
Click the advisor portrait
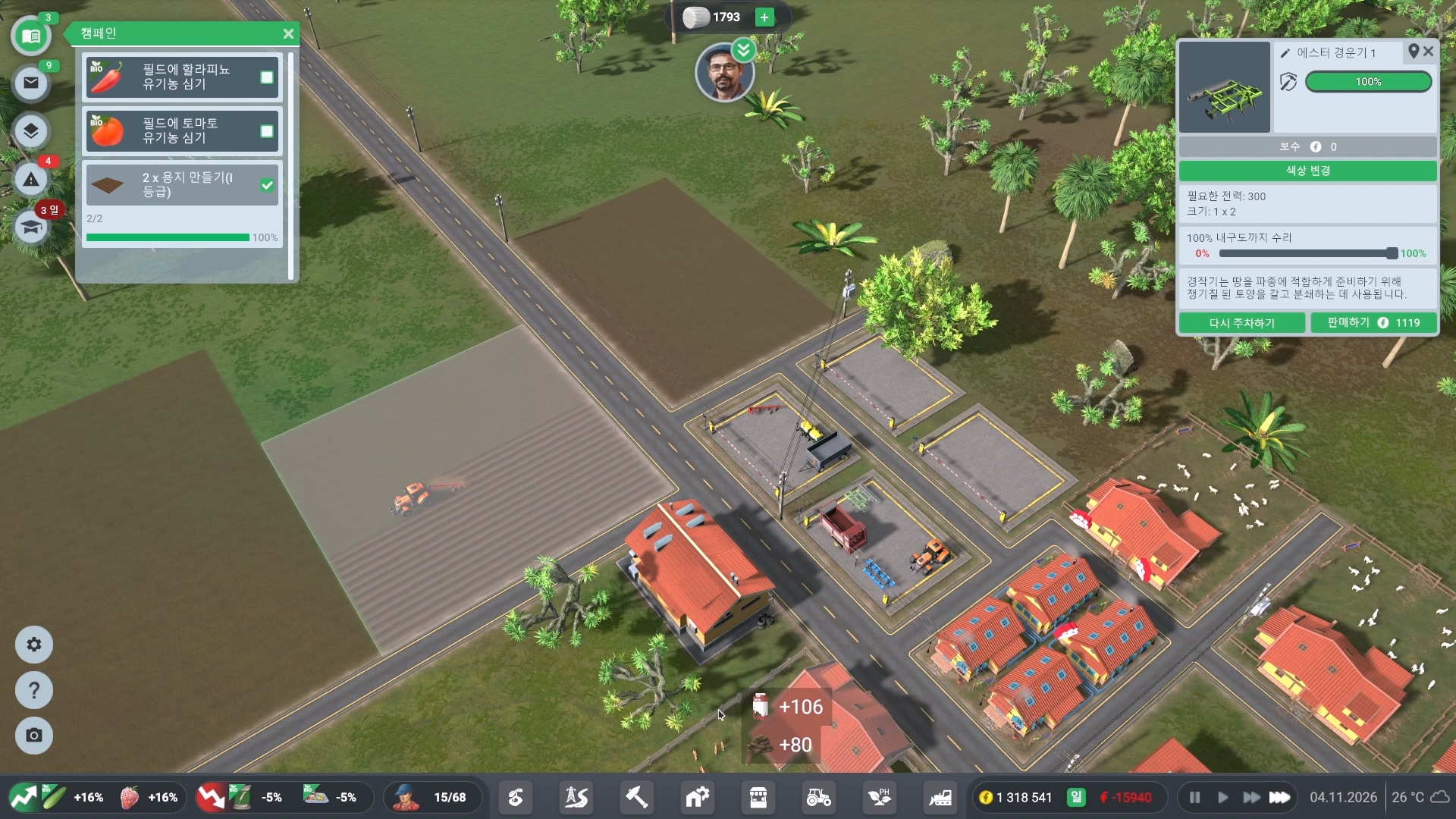click(724, 74)
